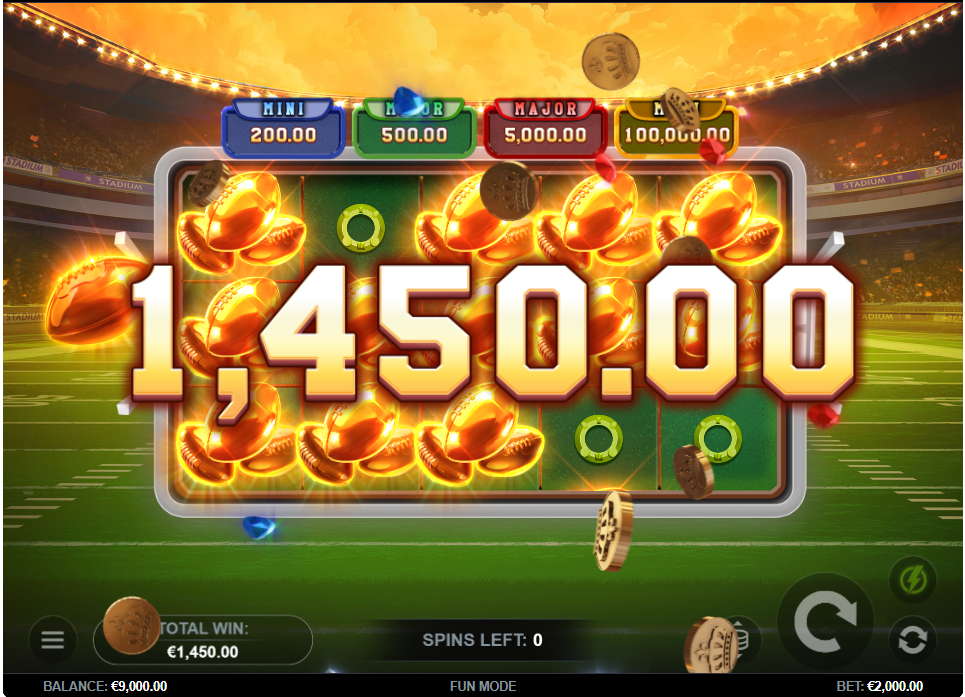Image resolution: width=965 pixels, height=697 pixels.
Task: Open the autoplay settings with the double-arrow icon
Action: (912, 640)
